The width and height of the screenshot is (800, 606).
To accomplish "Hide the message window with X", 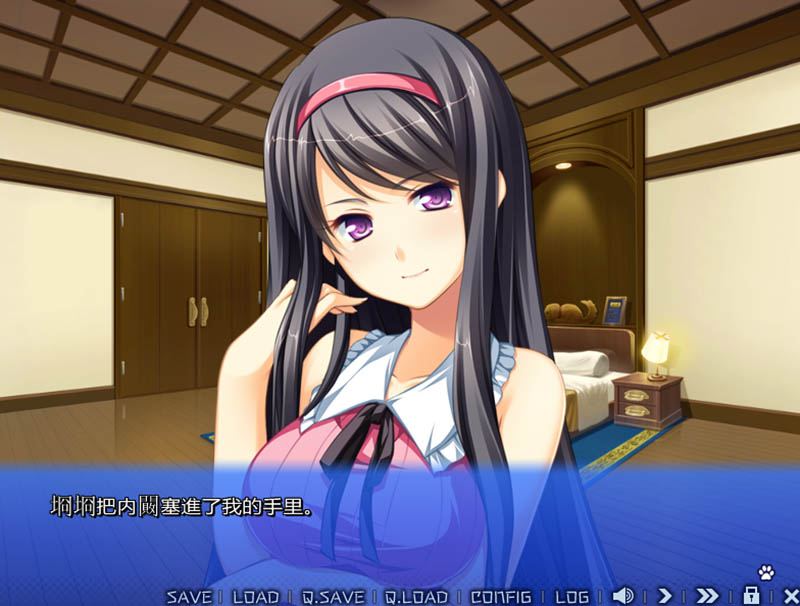I will [790, 596].
